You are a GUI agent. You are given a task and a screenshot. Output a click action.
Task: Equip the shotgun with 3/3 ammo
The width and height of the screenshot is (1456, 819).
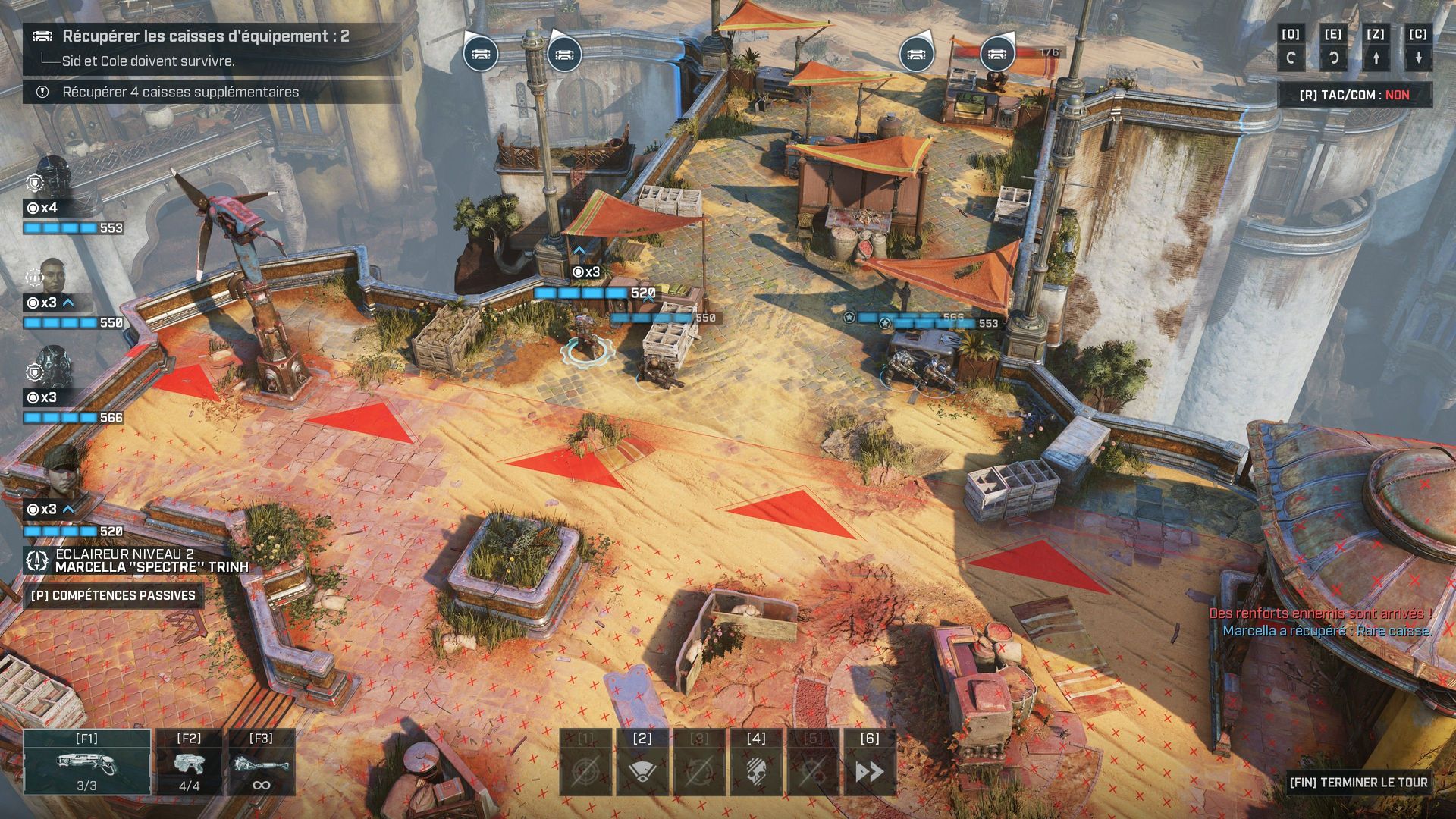(x=86, y=762)
